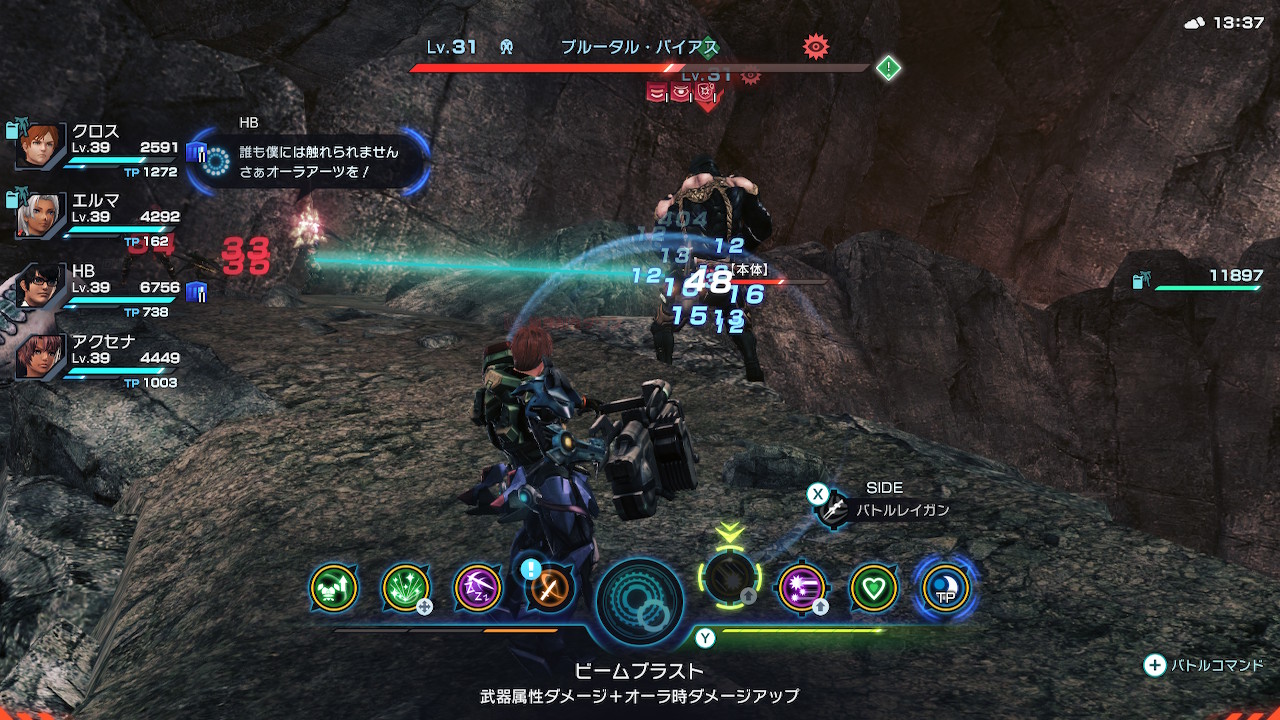Fire the purple beam art icon
Screen dimensions: 1280x720
click(x=801, y=588)
